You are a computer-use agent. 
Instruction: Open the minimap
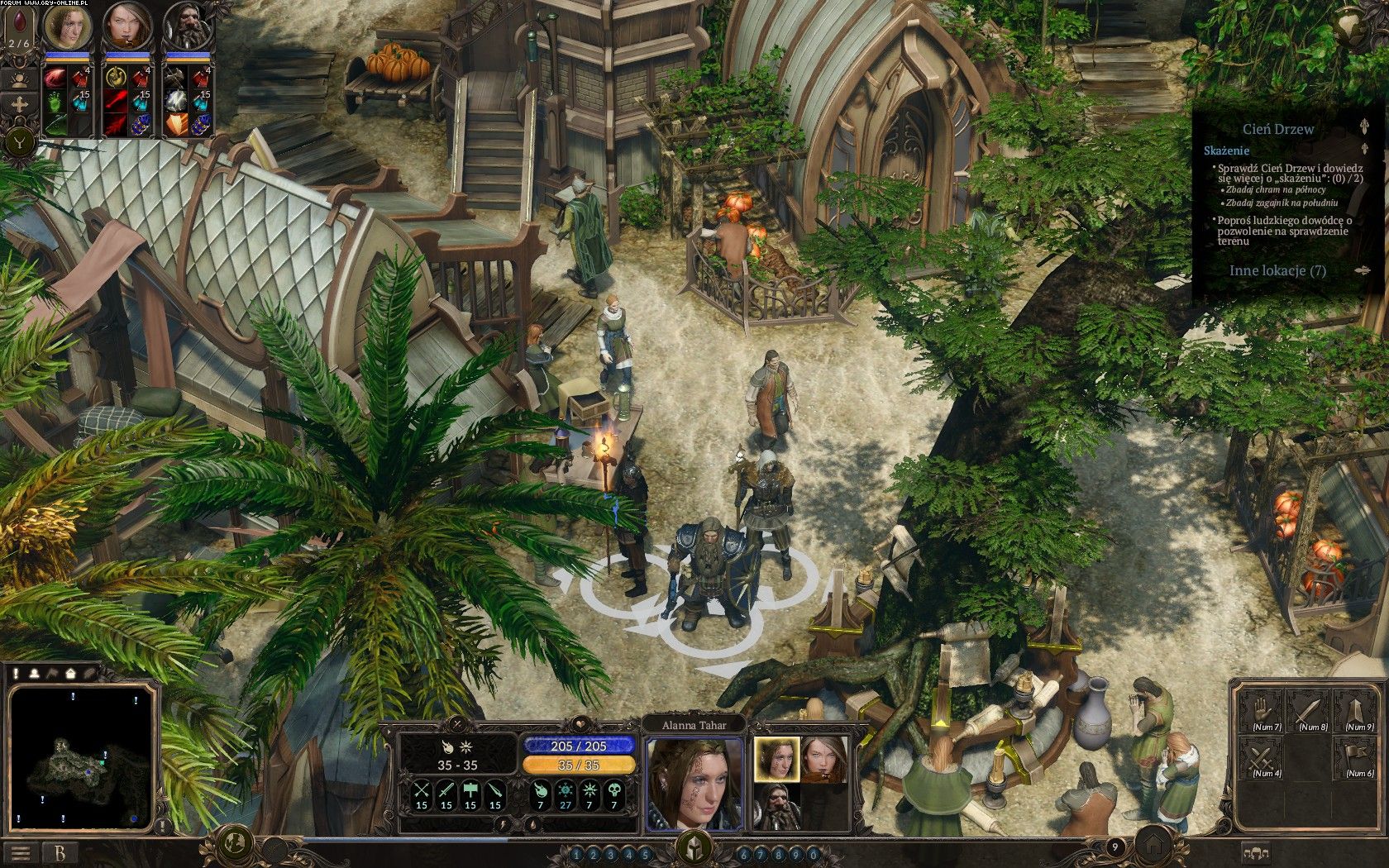point(81,759)
